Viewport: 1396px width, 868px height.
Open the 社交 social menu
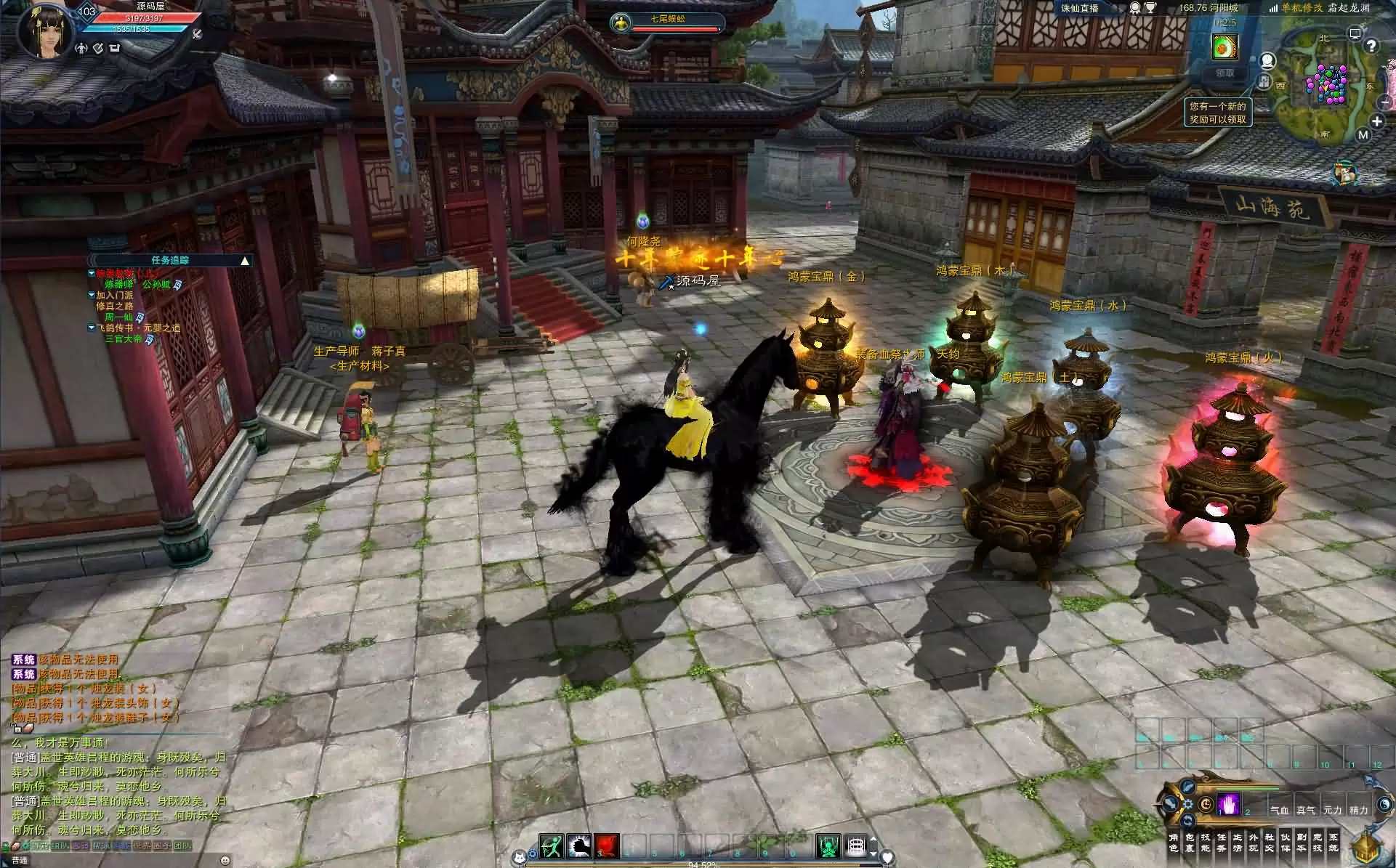pyautogui.click(x=1270, y=843)
